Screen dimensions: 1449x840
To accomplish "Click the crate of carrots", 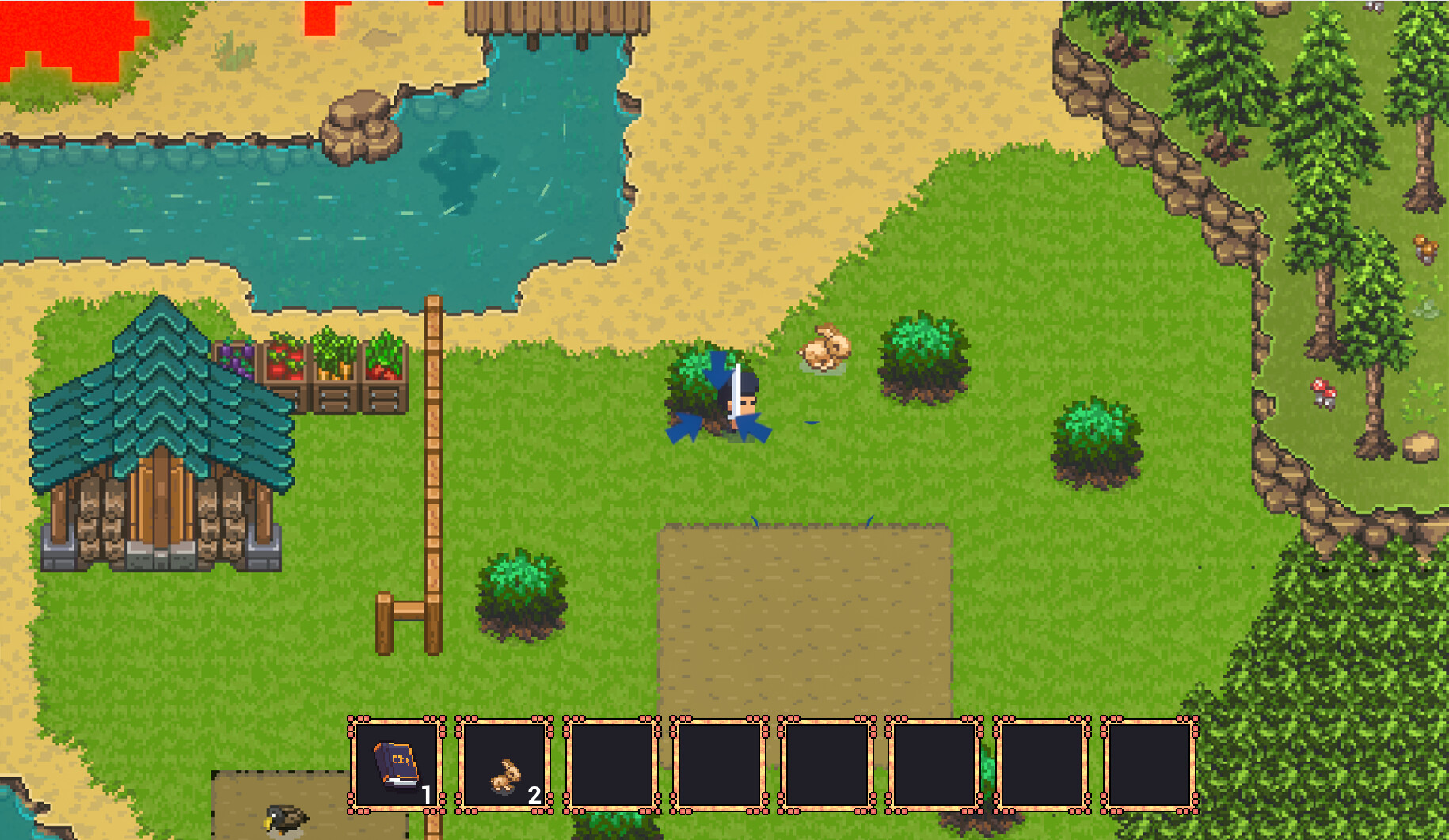I will coord(336,371).
